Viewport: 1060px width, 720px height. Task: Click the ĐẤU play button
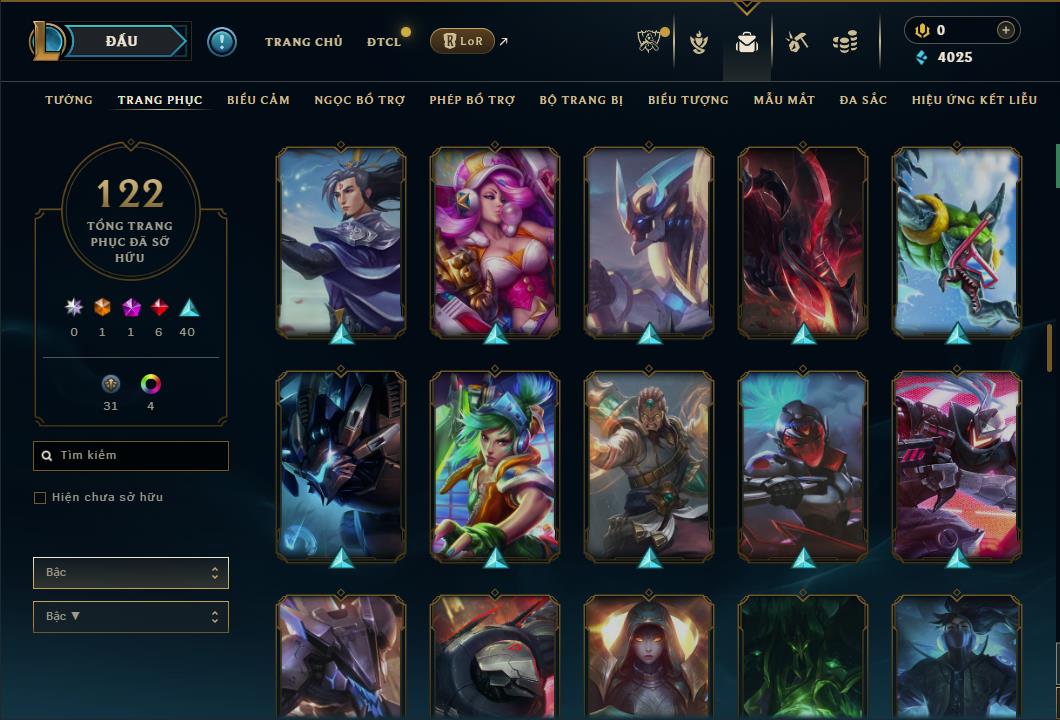click(122, 41)
